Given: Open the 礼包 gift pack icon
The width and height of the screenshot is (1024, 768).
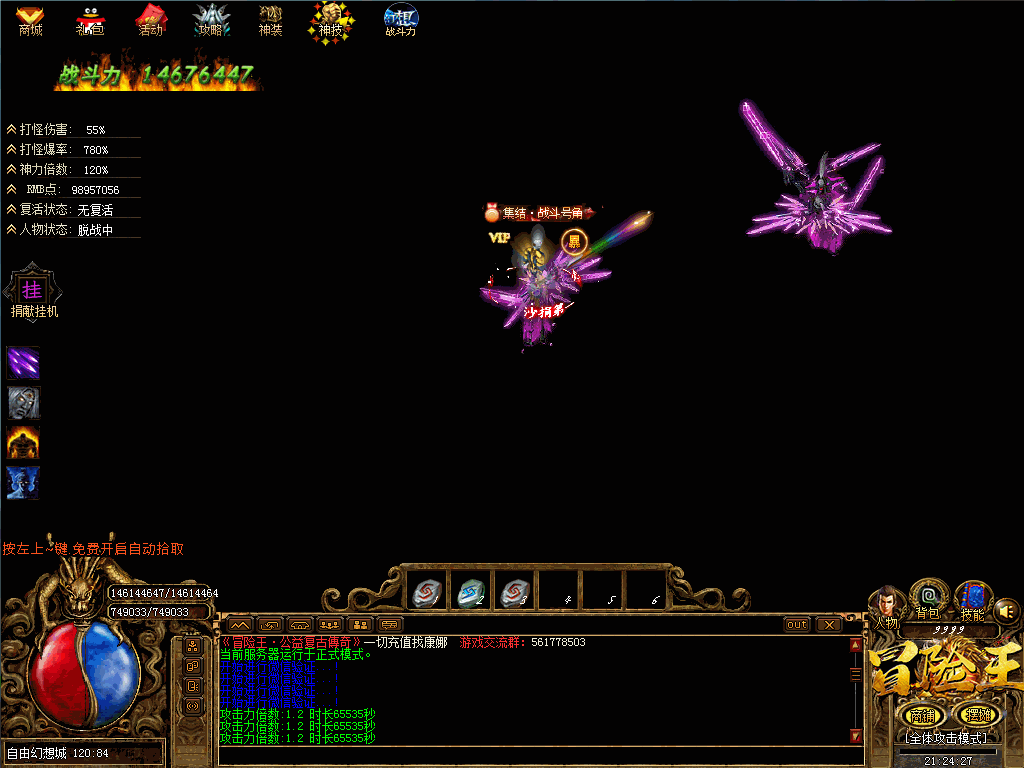Looking at the screenshot, I should 90,19.
